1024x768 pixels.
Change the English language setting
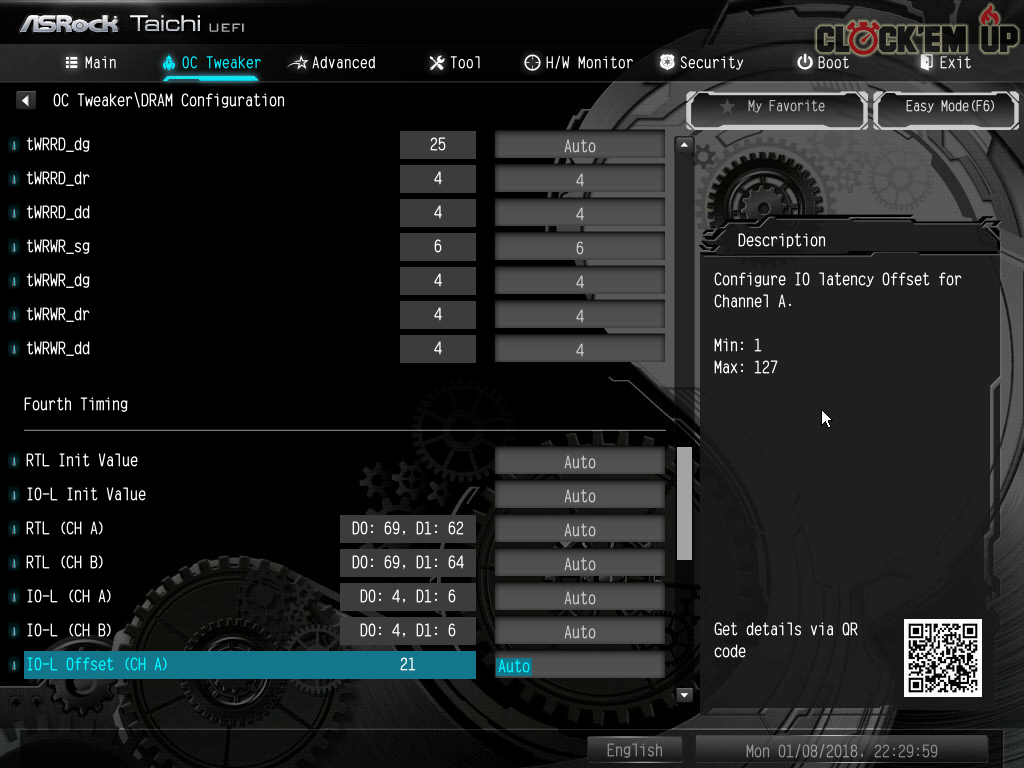pyautogui.click(x=634, y=750)
